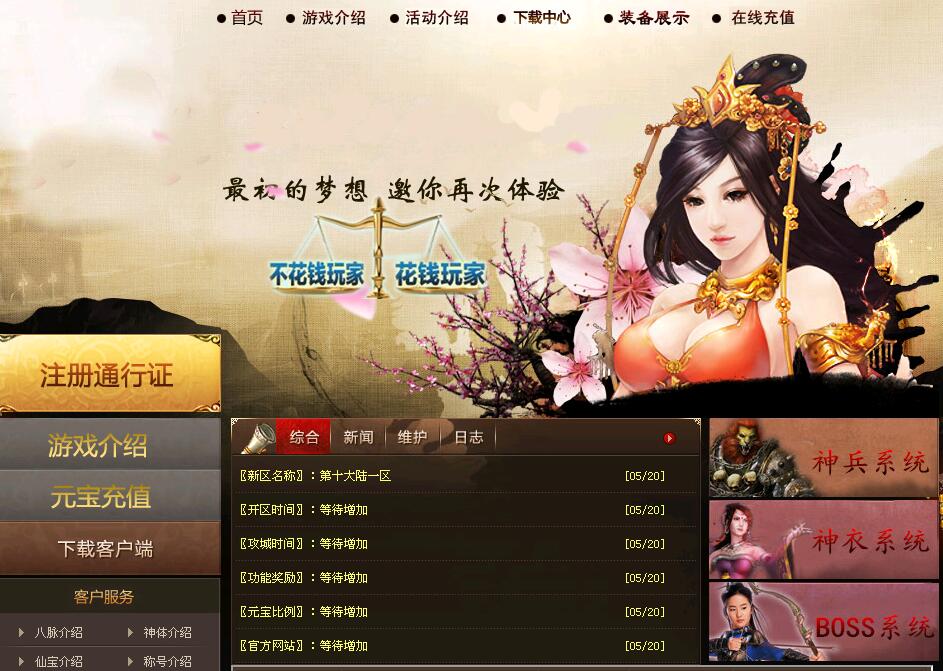This screenshot has width=943, height=671.
Task: Open the 活动介绍 navigation entry
Action: click(436, 18)
